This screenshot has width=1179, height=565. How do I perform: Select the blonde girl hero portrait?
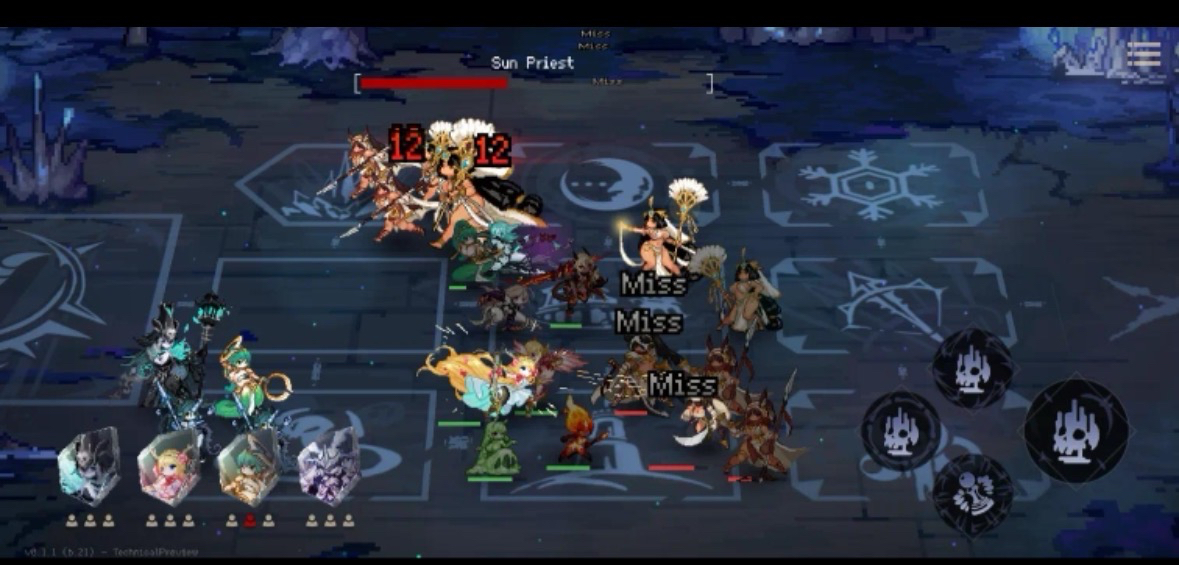tap(169, 468)
